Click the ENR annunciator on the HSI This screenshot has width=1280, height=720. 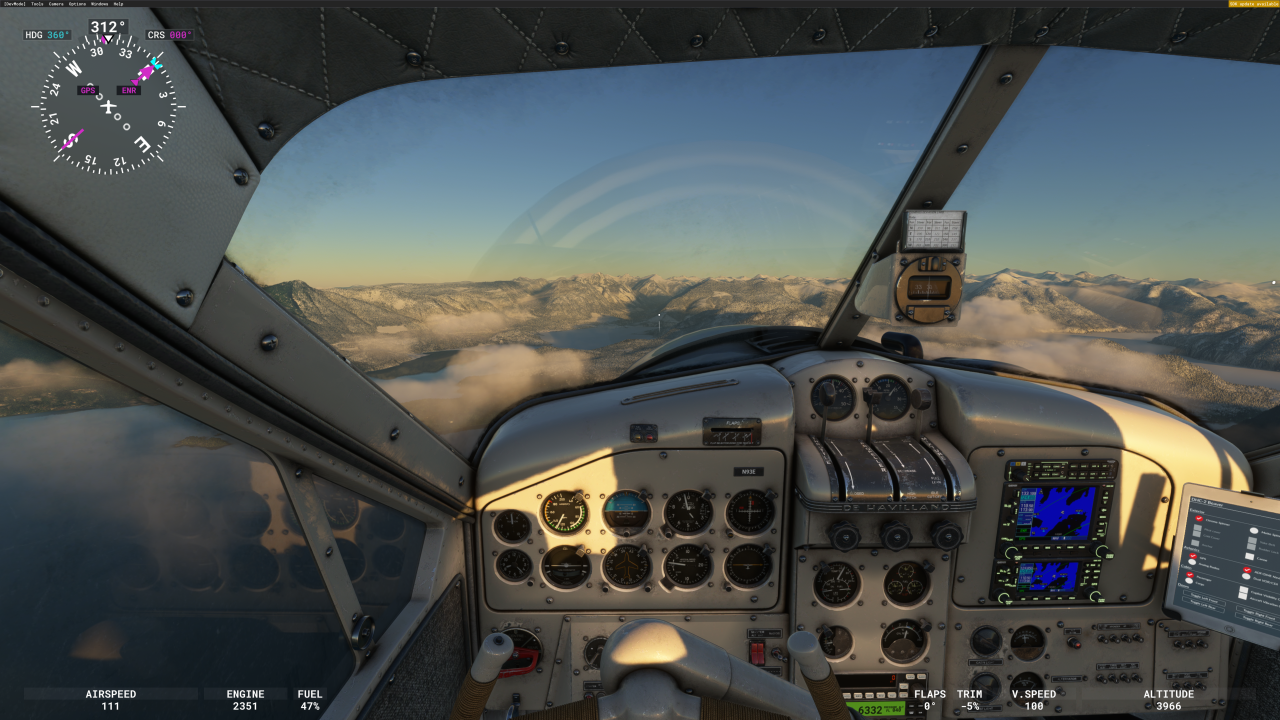click(130, 90)
